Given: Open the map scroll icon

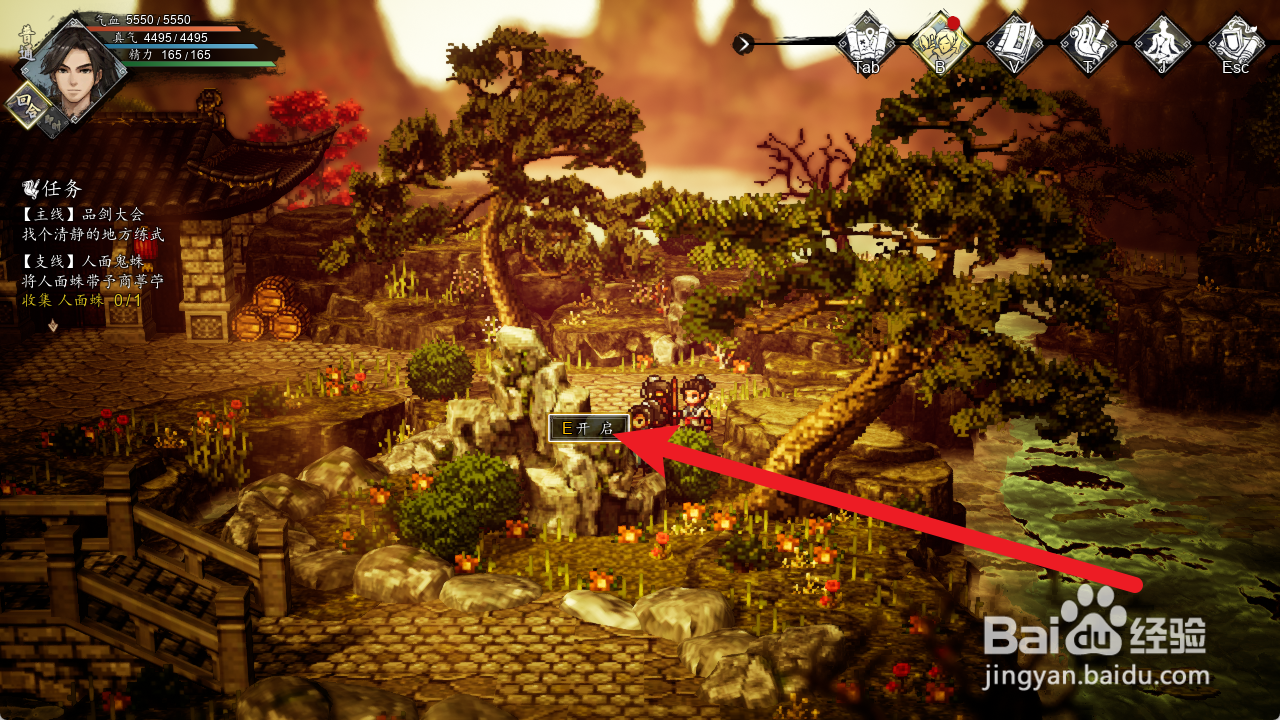Looking at the screenshot, I should coord(866,42).
